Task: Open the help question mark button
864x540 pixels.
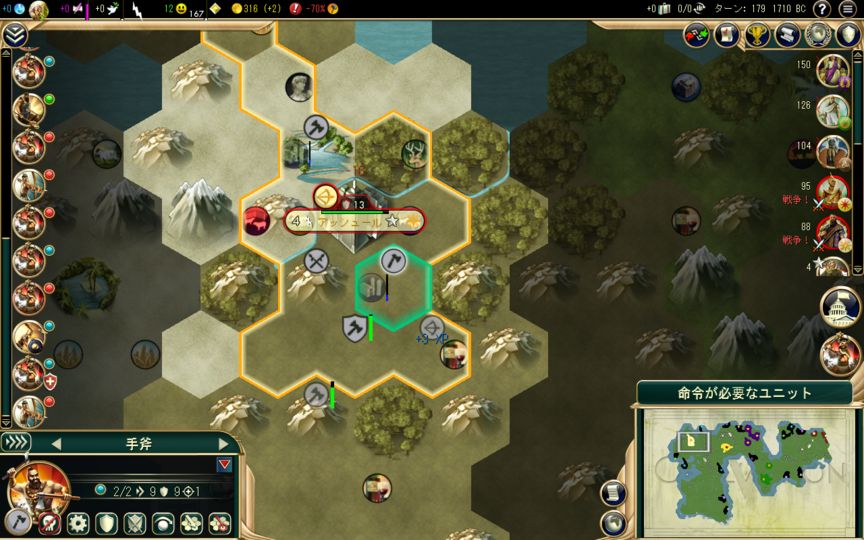Action: [821, 9]
